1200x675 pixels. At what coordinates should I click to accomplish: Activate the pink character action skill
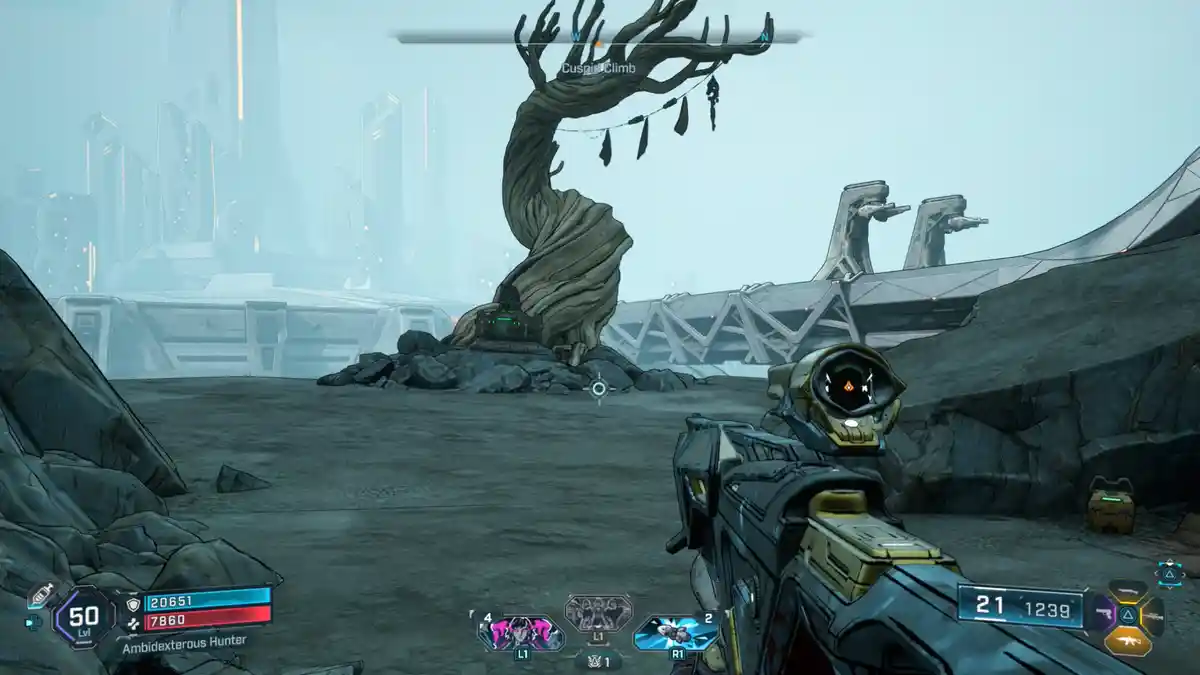click(520, 632)
